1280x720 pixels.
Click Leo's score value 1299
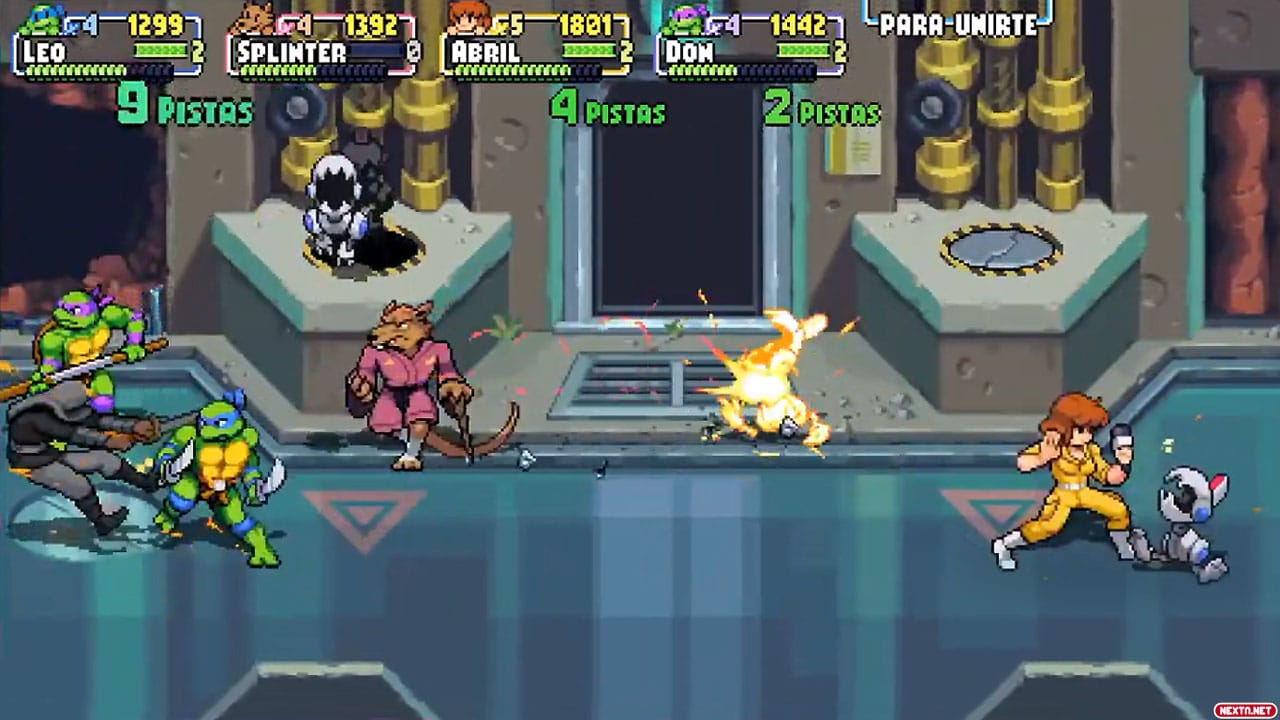tap(153, 22)
